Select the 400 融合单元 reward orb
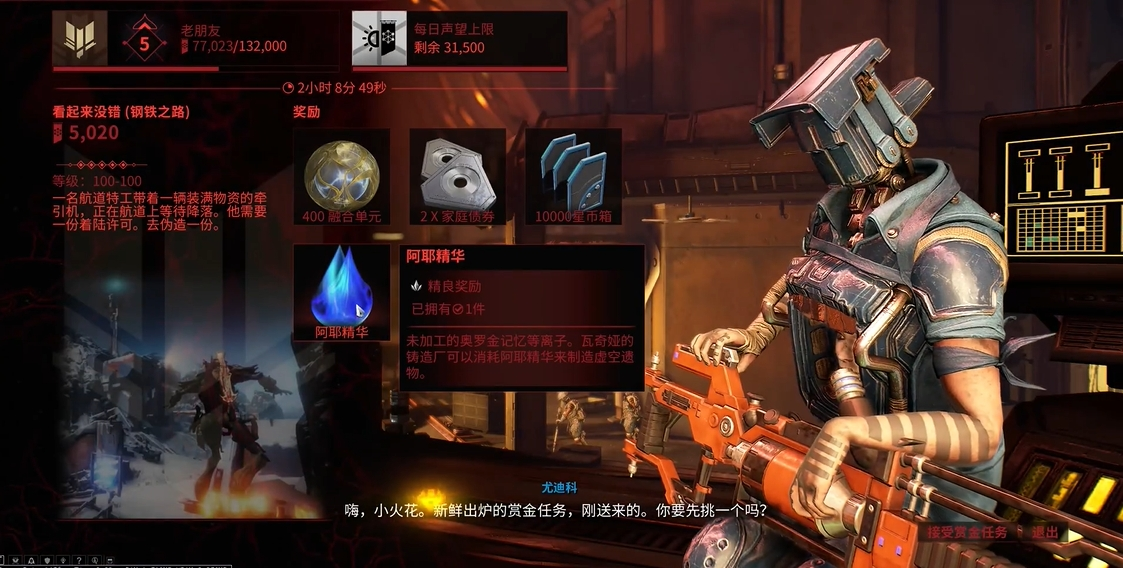Screen dimensions: 1123x568 341,174
